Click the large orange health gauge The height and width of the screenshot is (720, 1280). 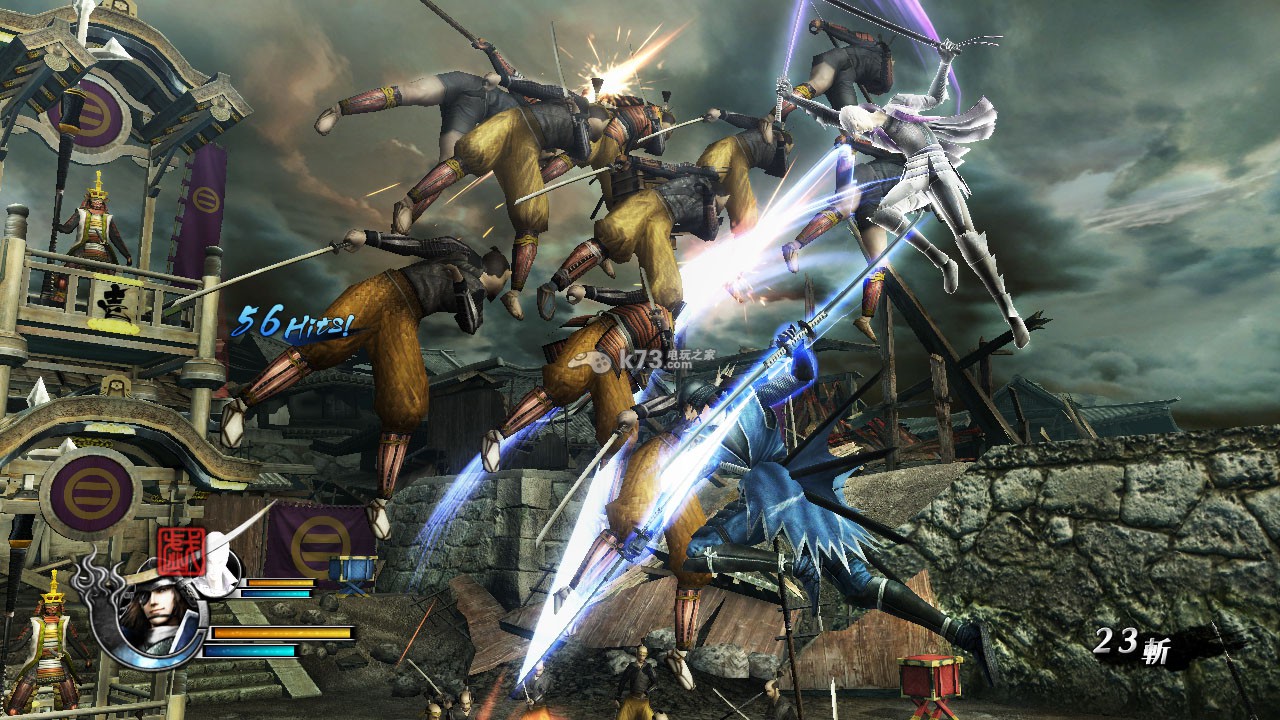pyautogui.click(x=281, y=633)
